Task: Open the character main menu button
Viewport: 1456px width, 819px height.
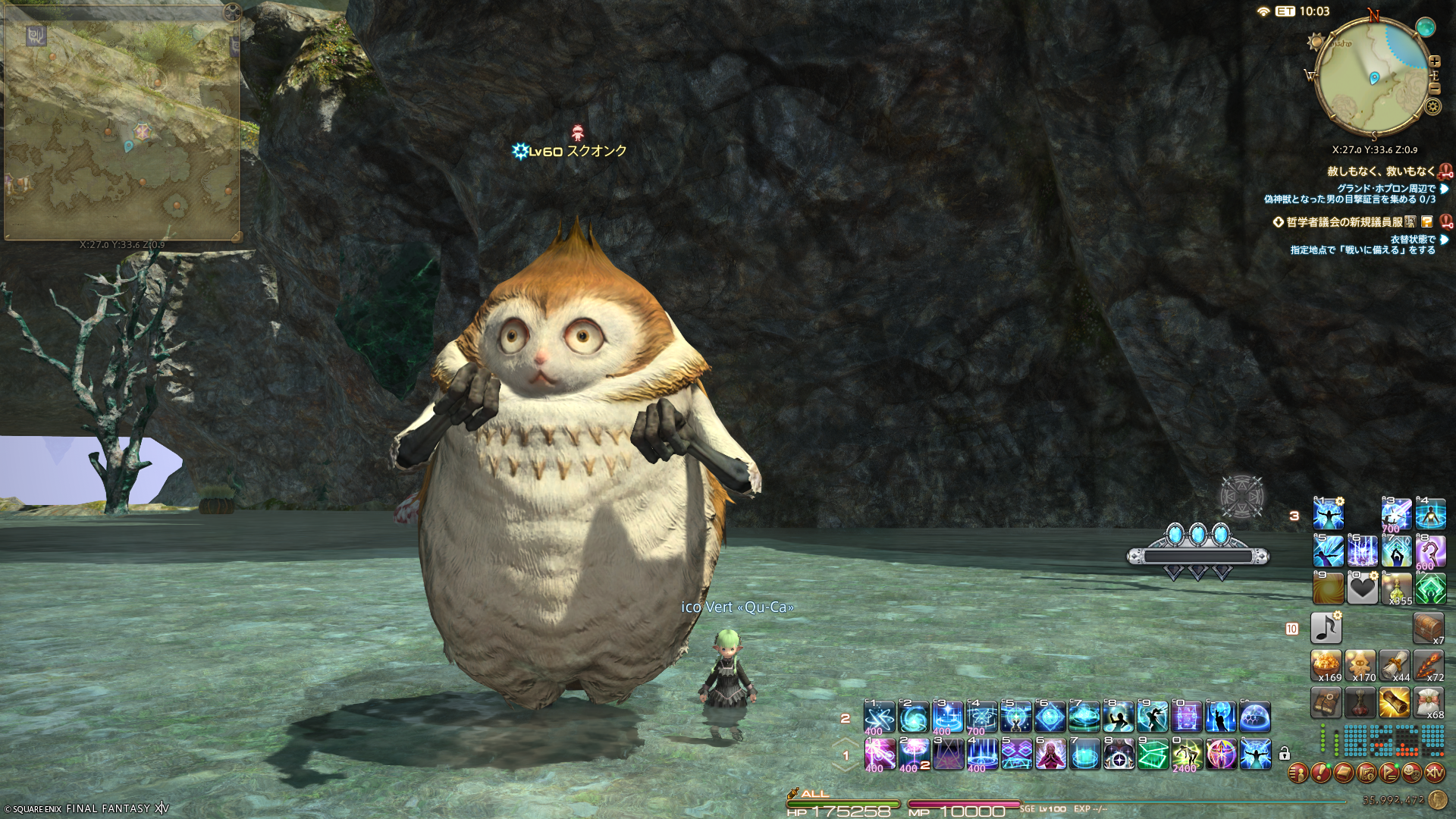Action: pyautogui.click(x=1298, y=773)
